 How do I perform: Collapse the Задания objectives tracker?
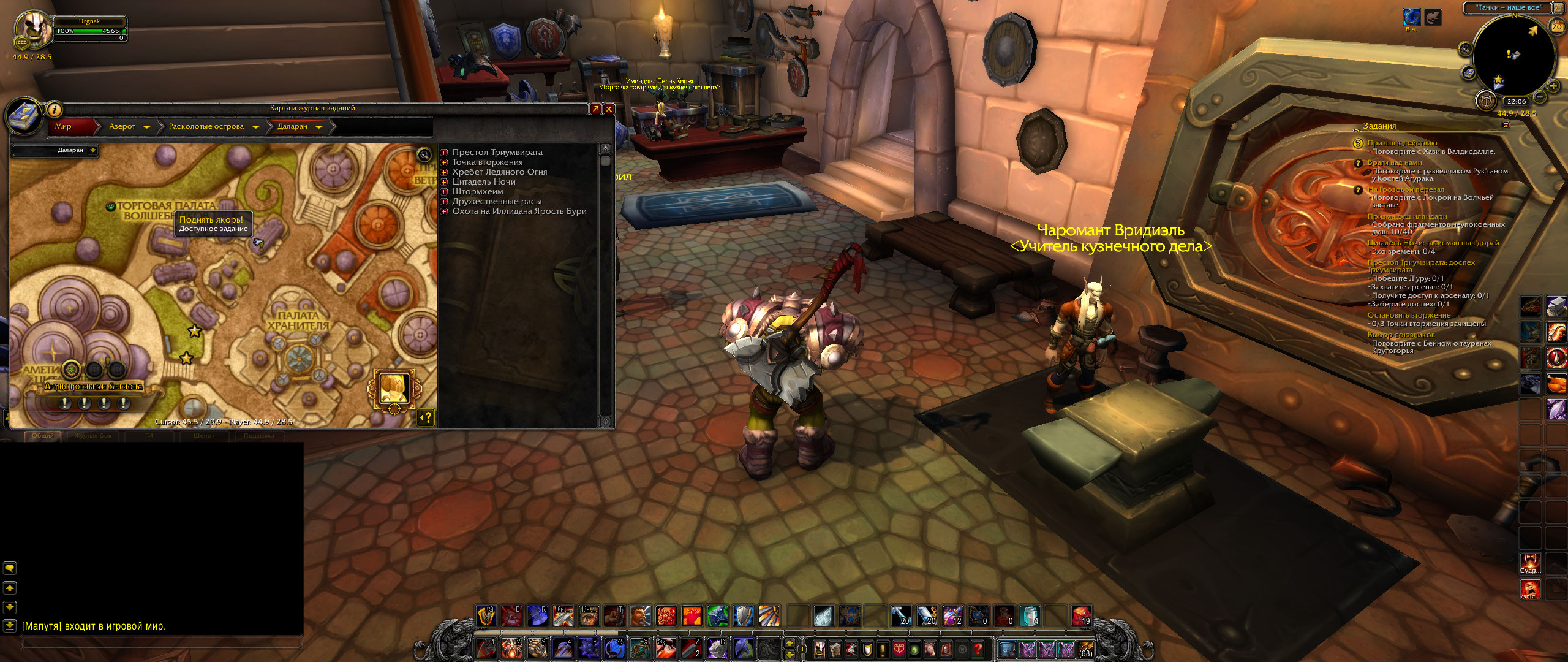click(1506, 125)
